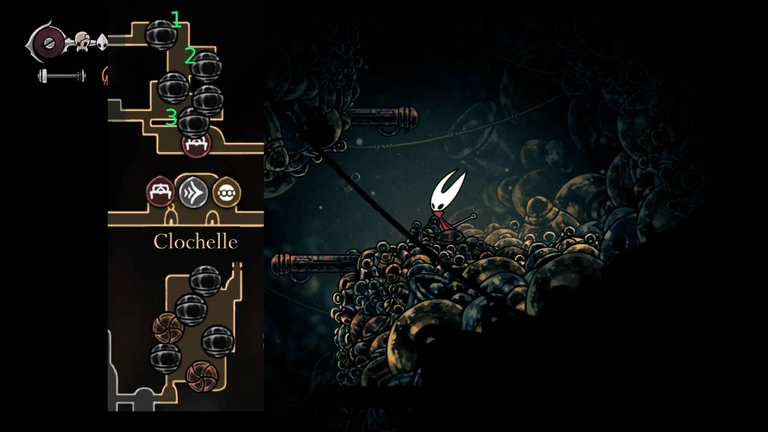Click the Clochelle area label on the map
The width and height of the screenshot is (768, 432).
[x=195, y=241]
